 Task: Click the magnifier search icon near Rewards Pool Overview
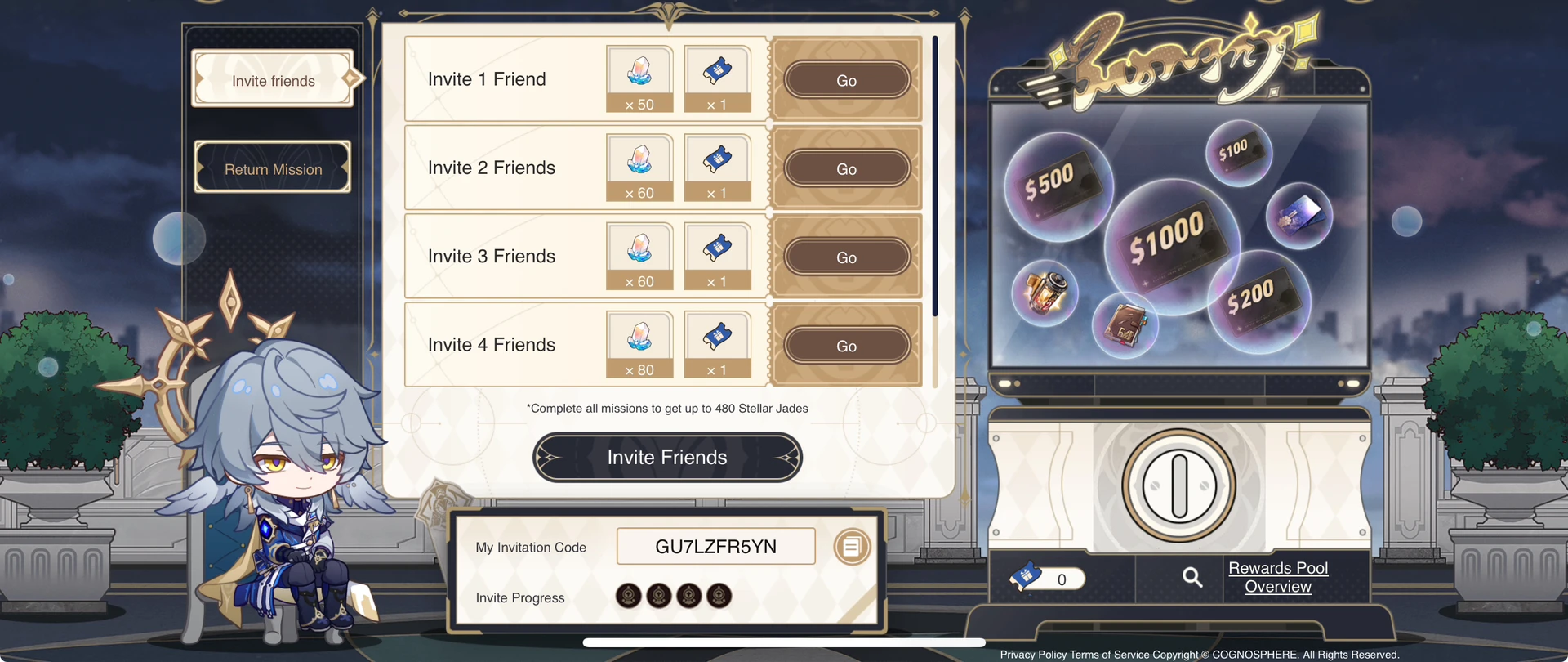coord(1192,577)
